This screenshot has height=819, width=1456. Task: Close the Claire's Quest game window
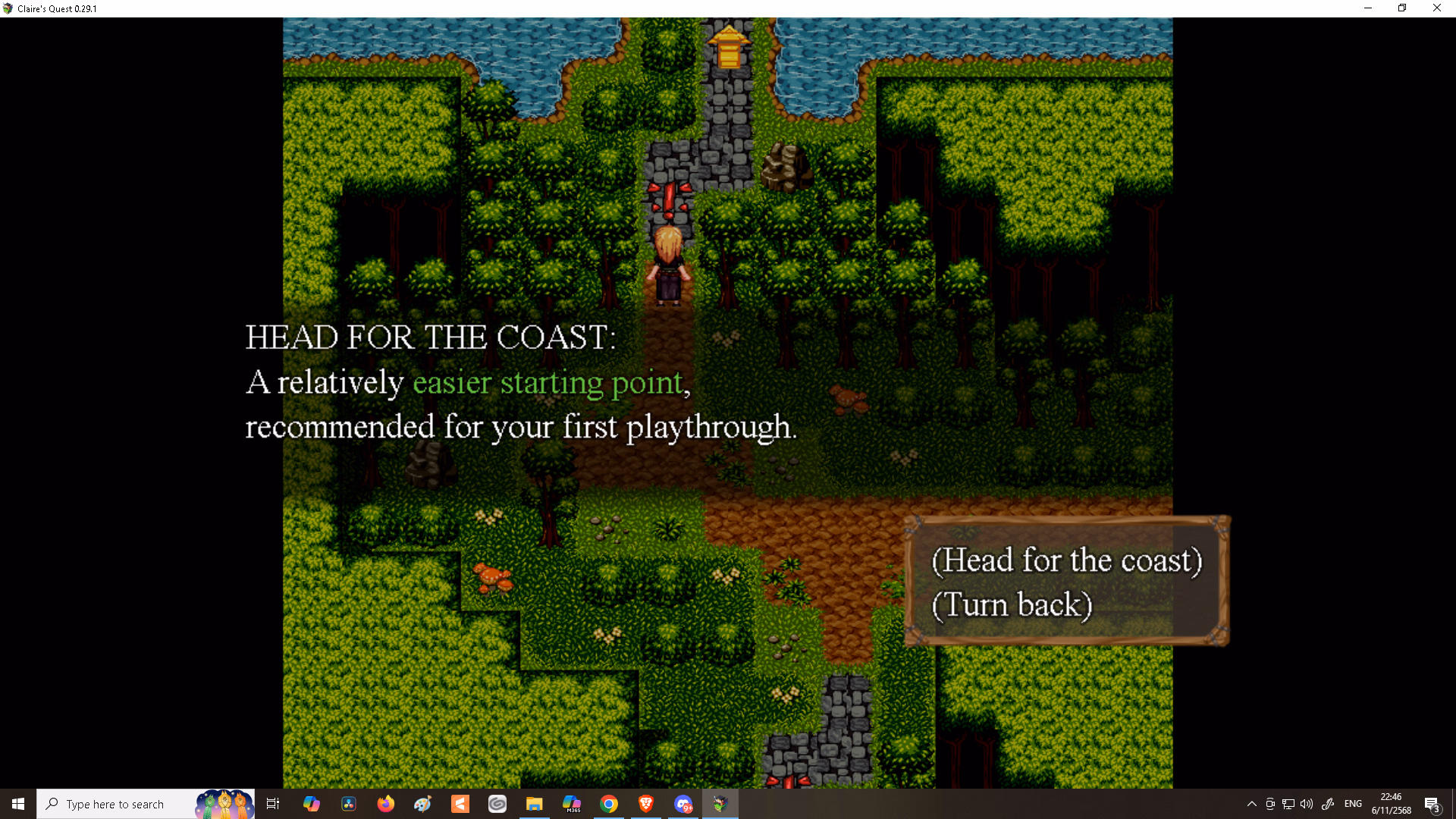(x=1436, y=8)
